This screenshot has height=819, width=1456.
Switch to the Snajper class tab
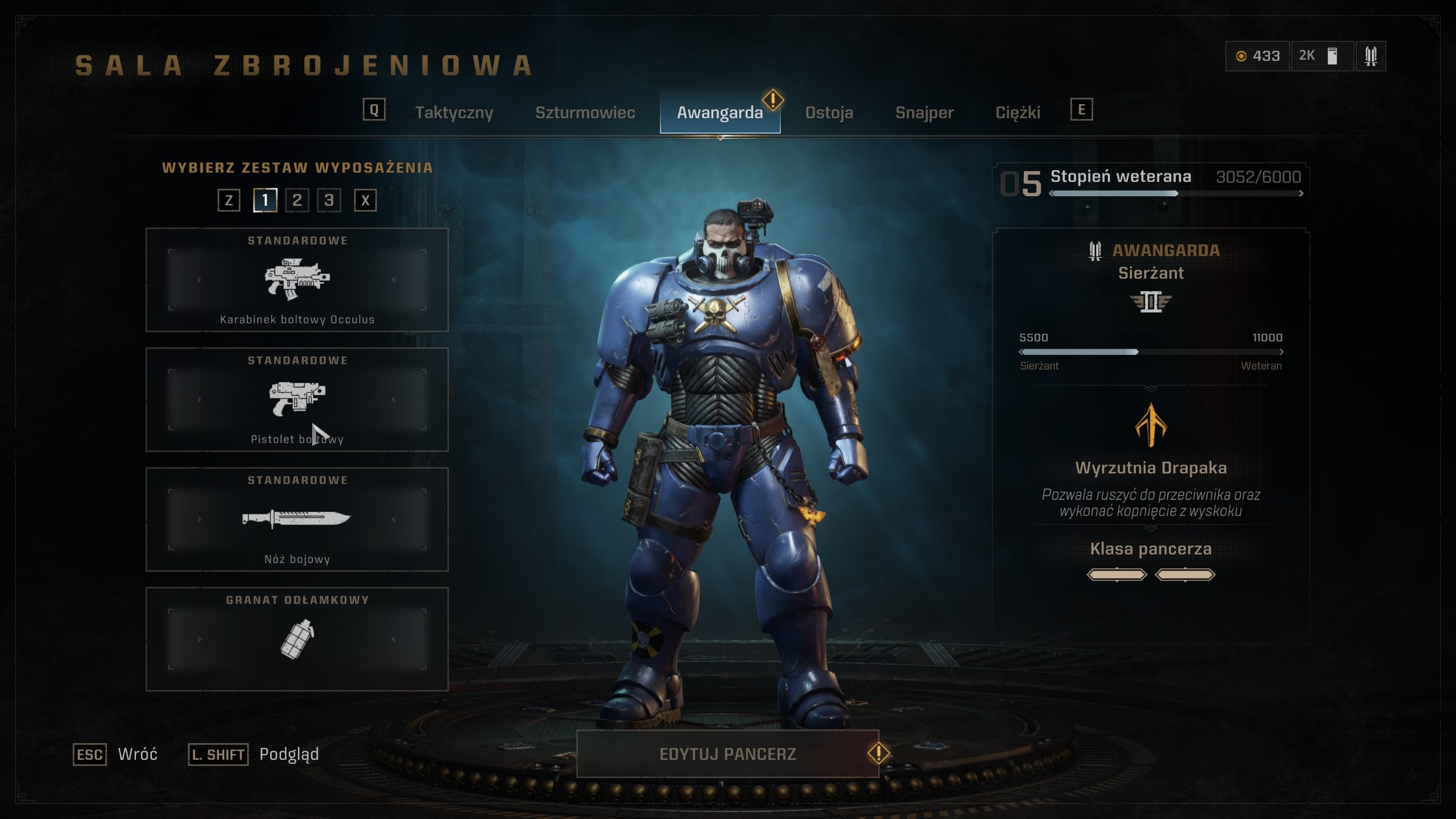(x=924, y=113)
